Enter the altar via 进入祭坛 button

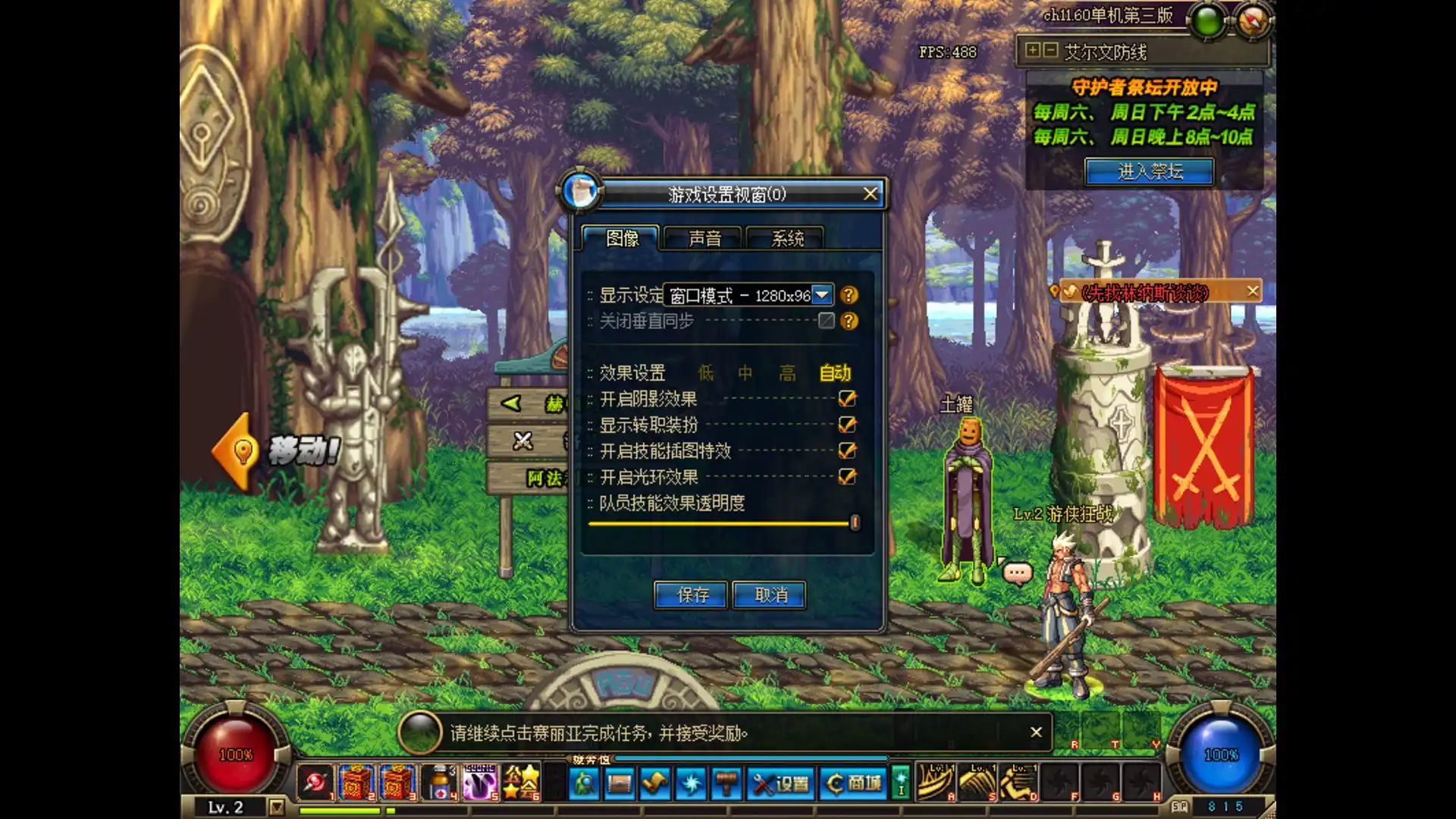(1150, 171)
